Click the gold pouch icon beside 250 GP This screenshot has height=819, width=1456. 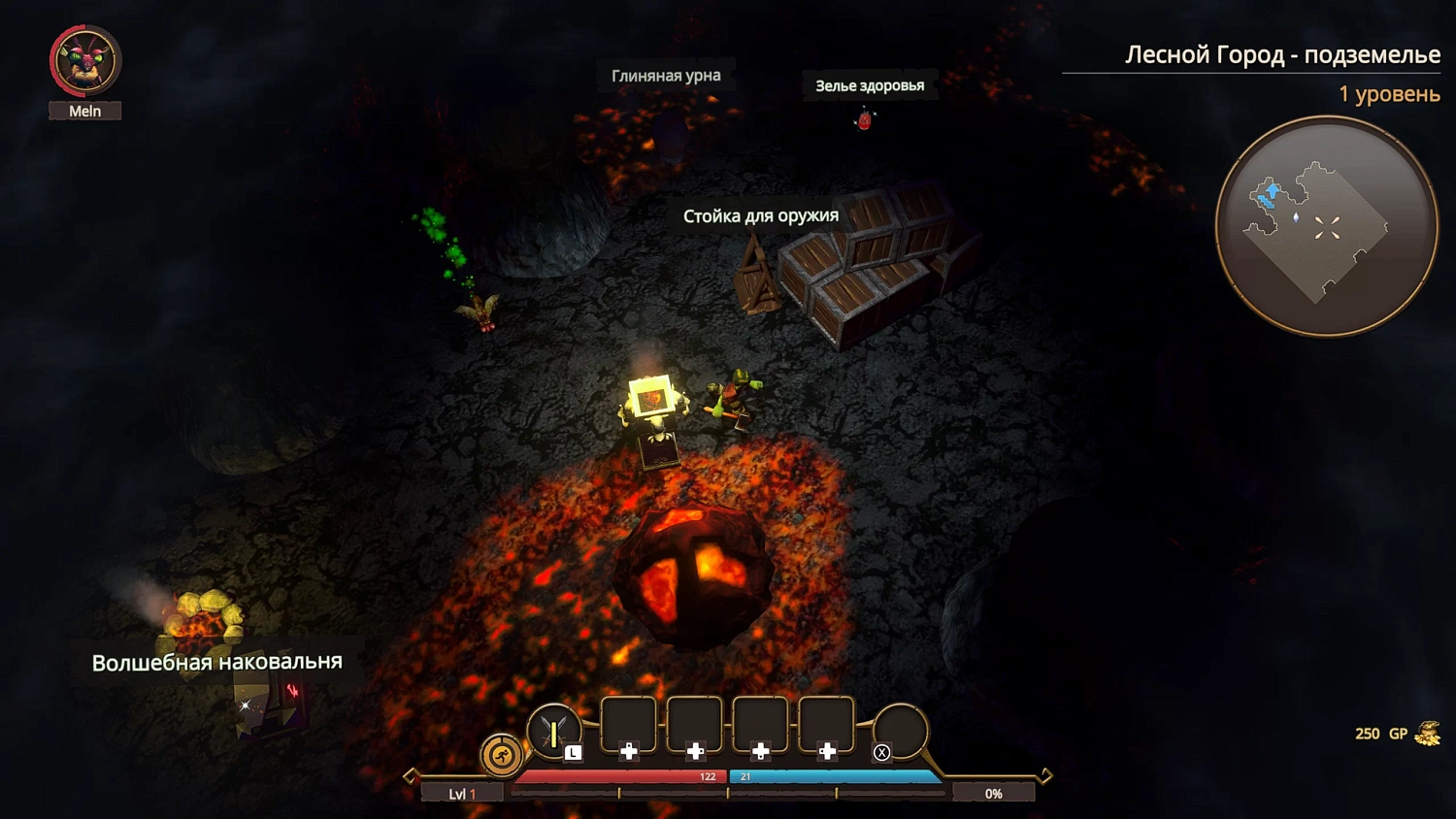1427,733
